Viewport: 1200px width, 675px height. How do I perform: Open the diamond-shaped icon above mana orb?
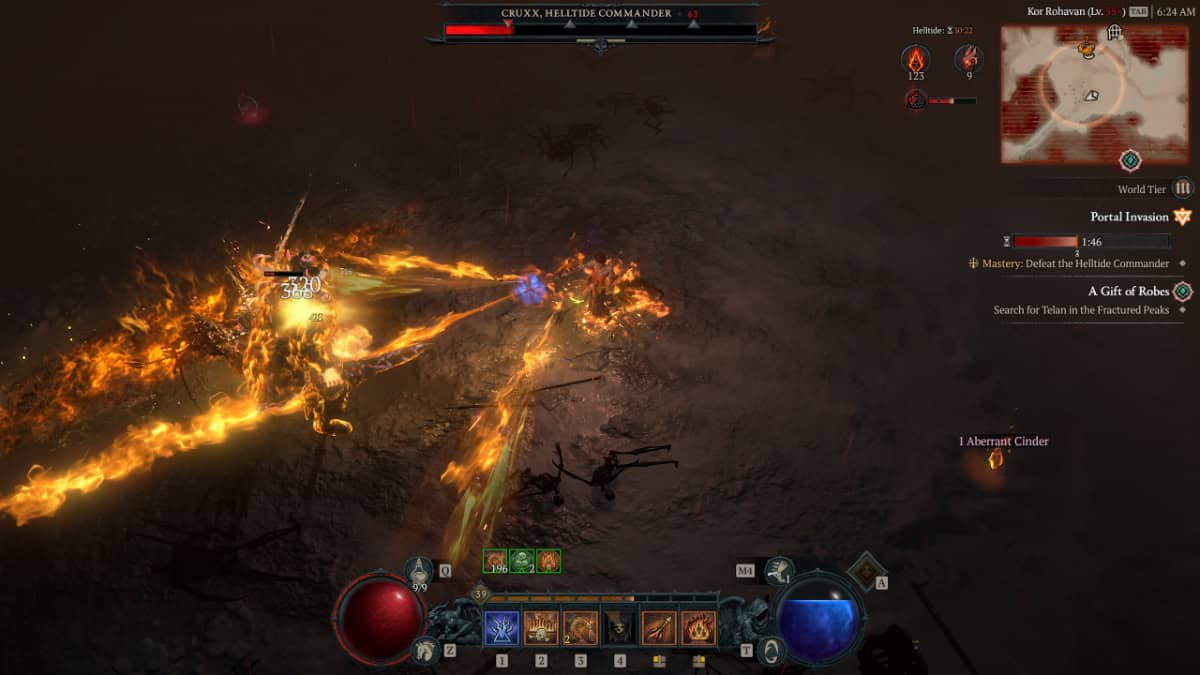(865, 571)
